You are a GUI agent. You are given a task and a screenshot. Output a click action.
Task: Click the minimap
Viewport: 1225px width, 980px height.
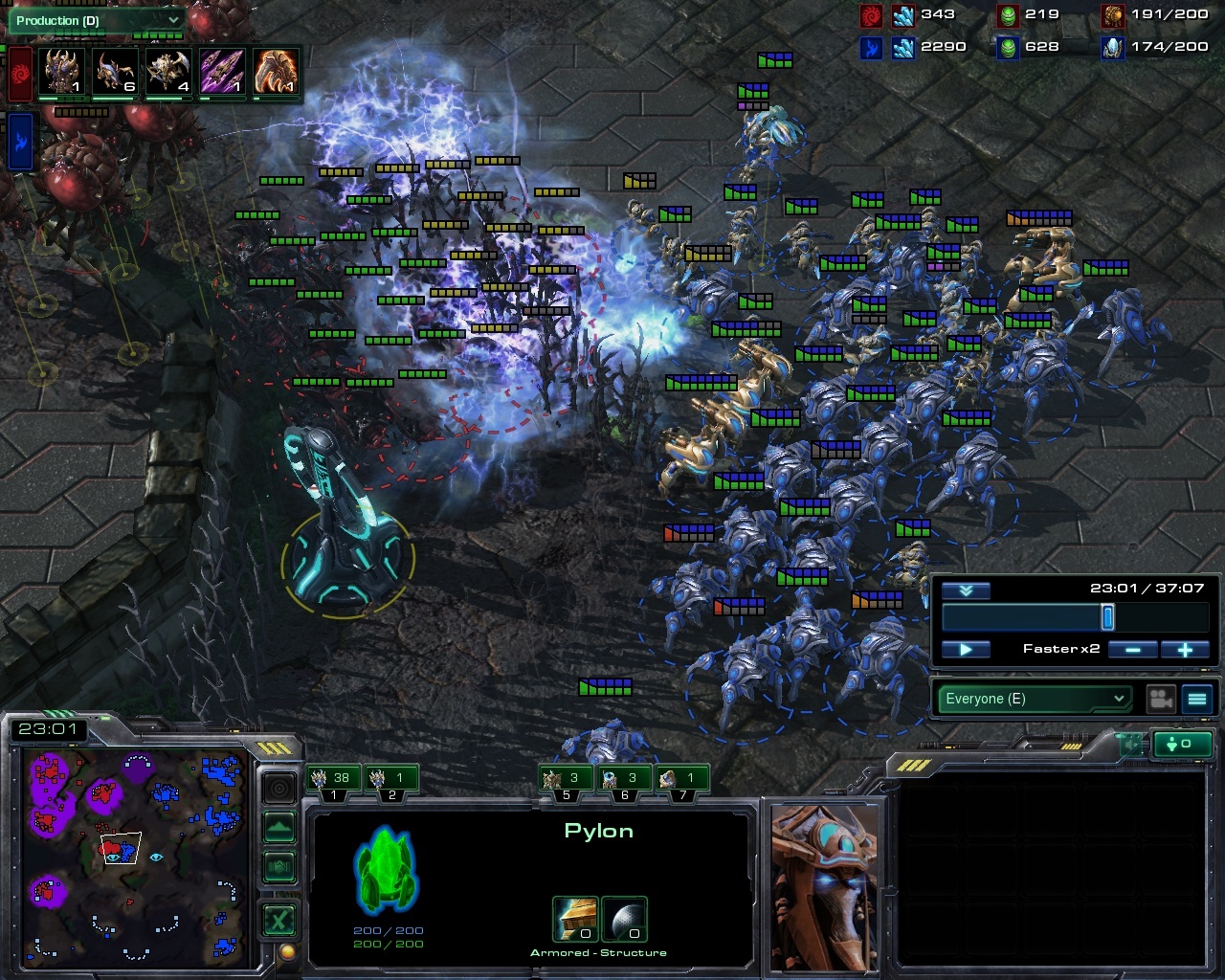tap(134, 857)
